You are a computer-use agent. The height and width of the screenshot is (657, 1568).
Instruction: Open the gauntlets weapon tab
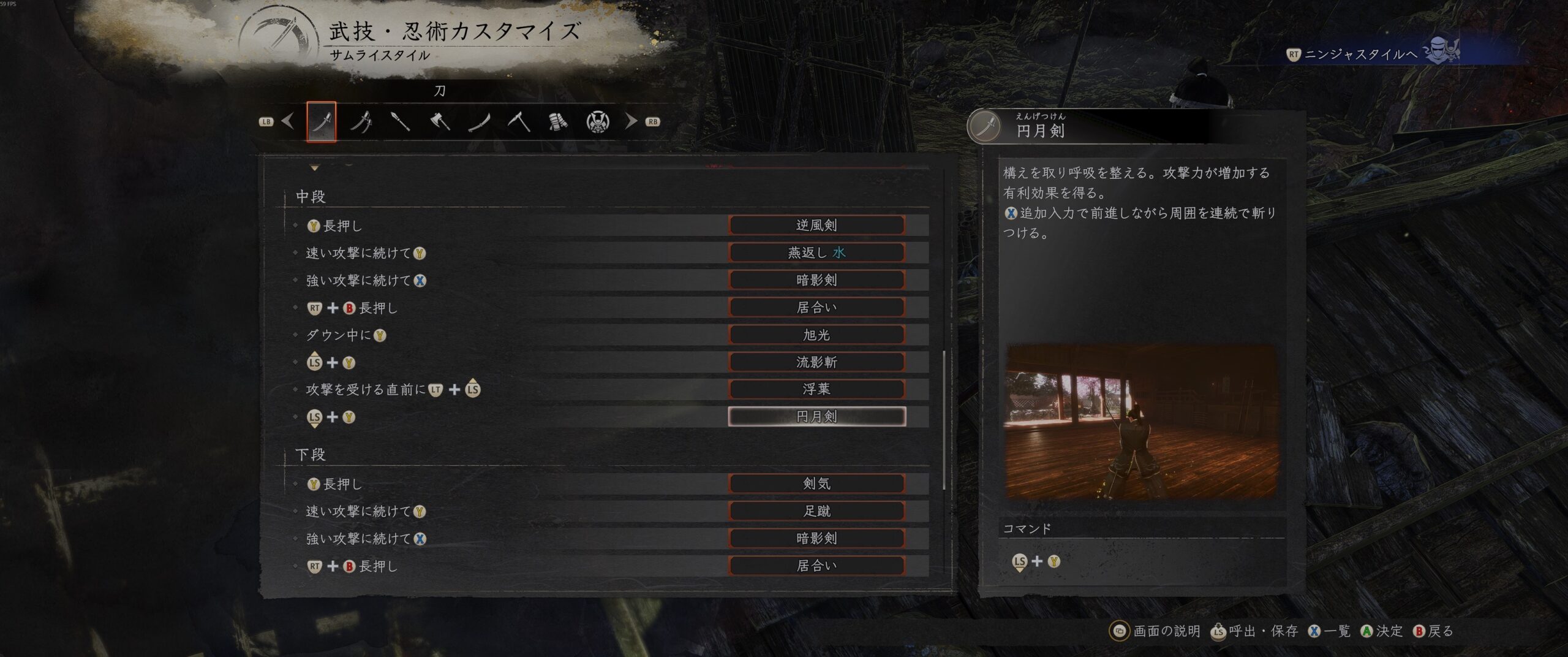pyautogui.click(x=558, y=121)
